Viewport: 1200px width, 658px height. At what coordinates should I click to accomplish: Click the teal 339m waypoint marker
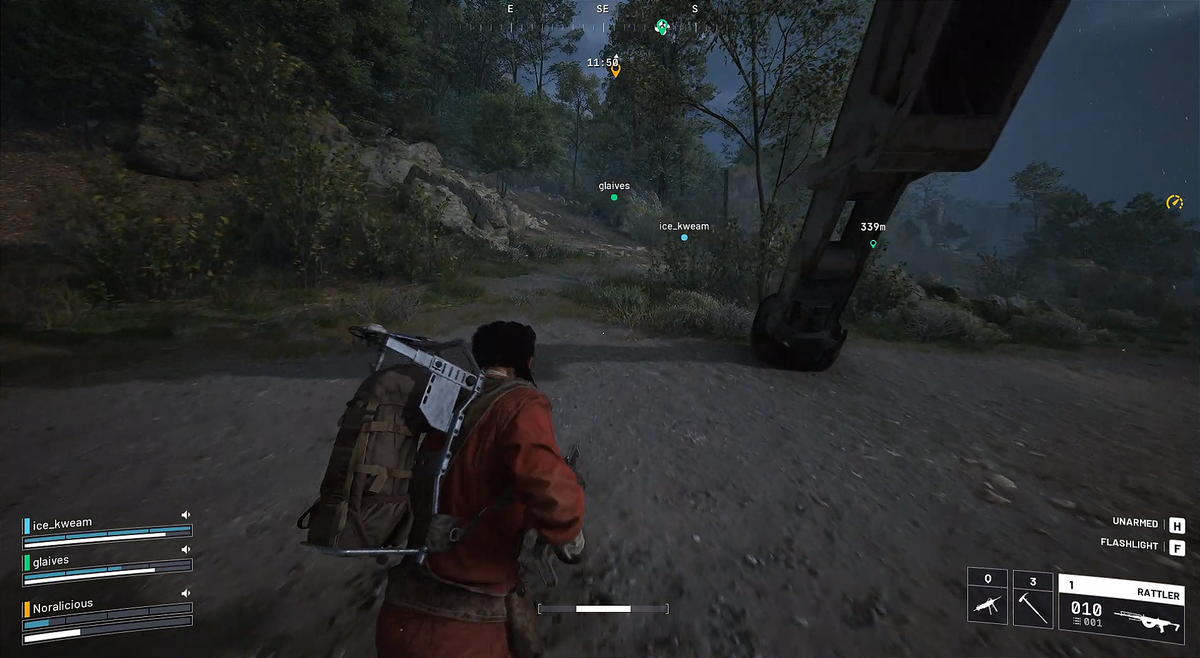873,244
